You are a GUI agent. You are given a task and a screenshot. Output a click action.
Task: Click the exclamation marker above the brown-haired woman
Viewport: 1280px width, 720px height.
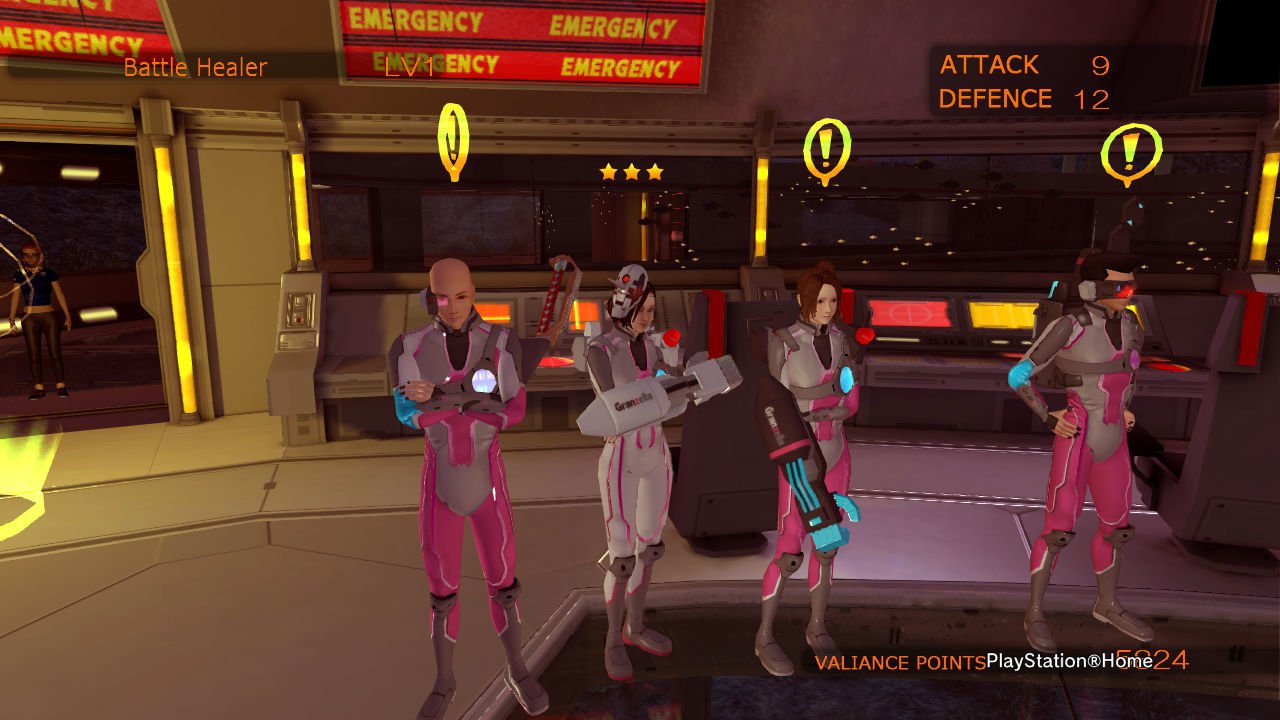(827, 150)
